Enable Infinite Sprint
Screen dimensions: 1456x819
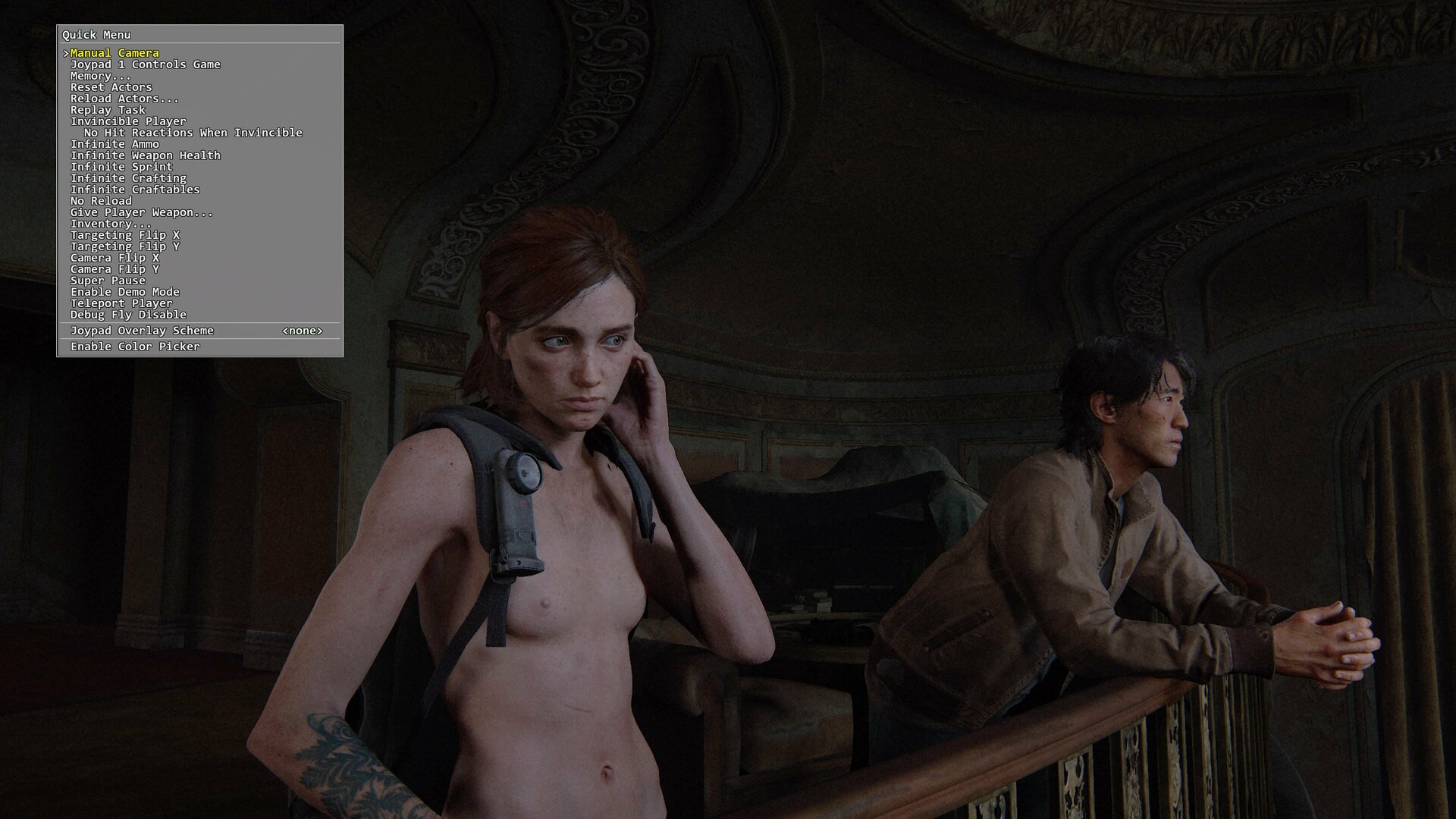pyautogui.click(x=121, y=167)
